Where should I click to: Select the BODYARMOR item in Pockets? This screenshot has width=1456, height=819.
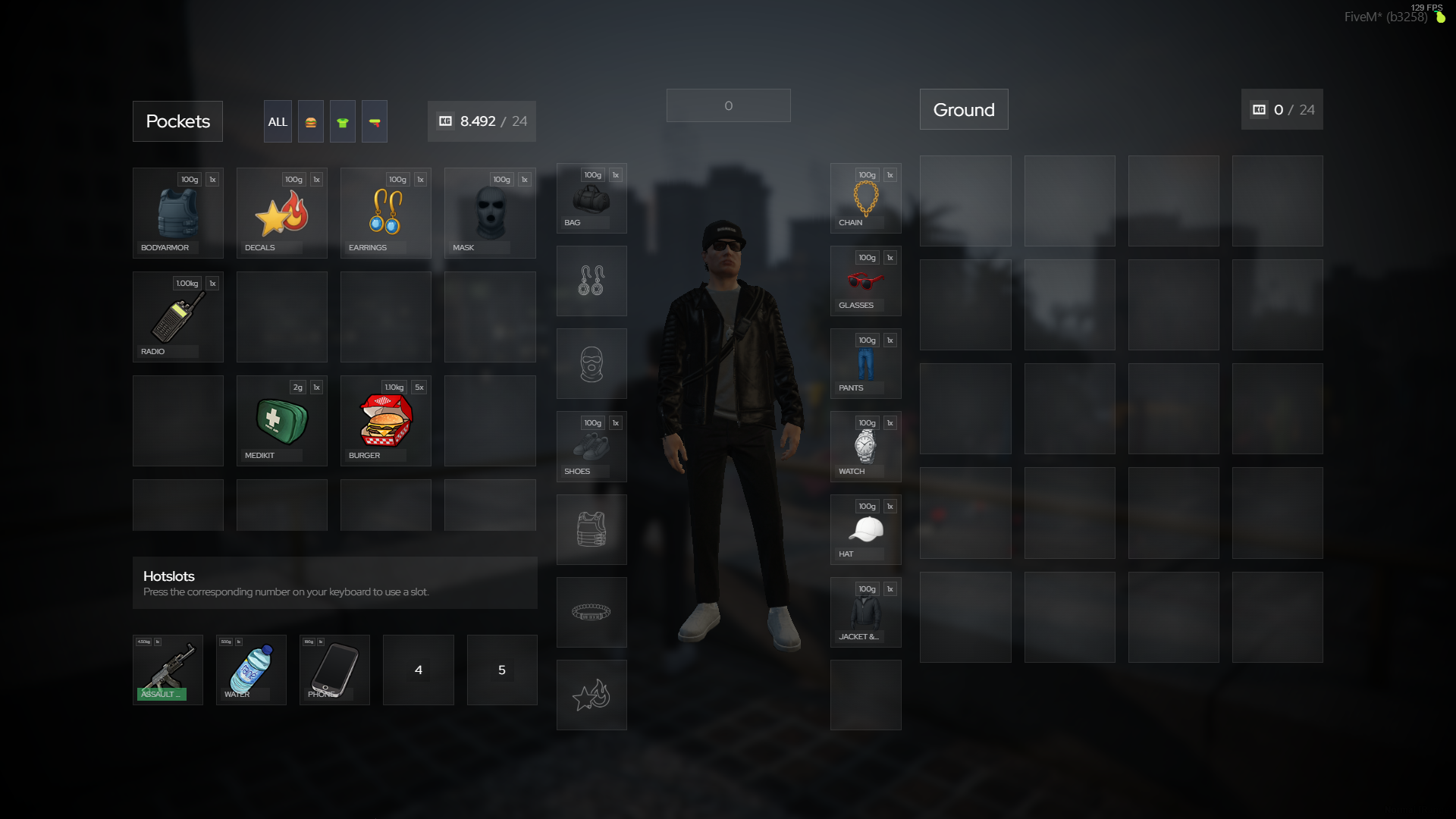pyautogui.click(x=177, y=212)
